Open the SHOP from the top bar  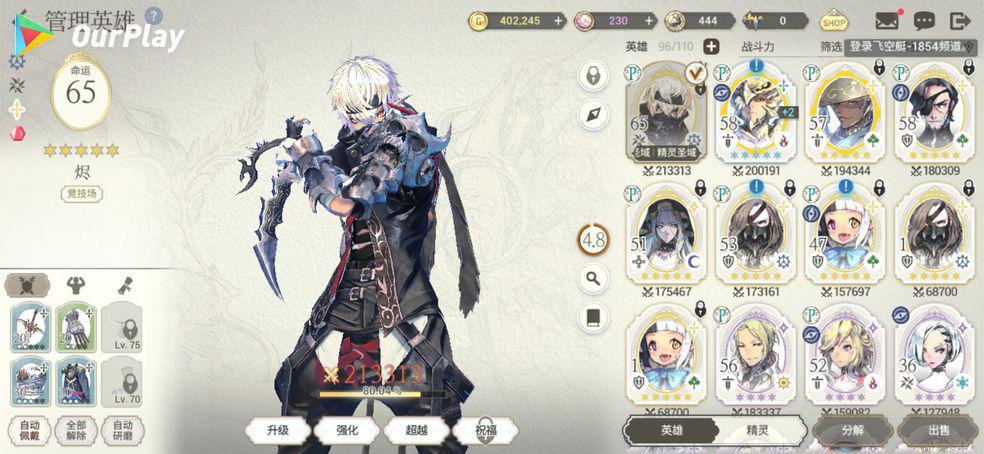834,20
